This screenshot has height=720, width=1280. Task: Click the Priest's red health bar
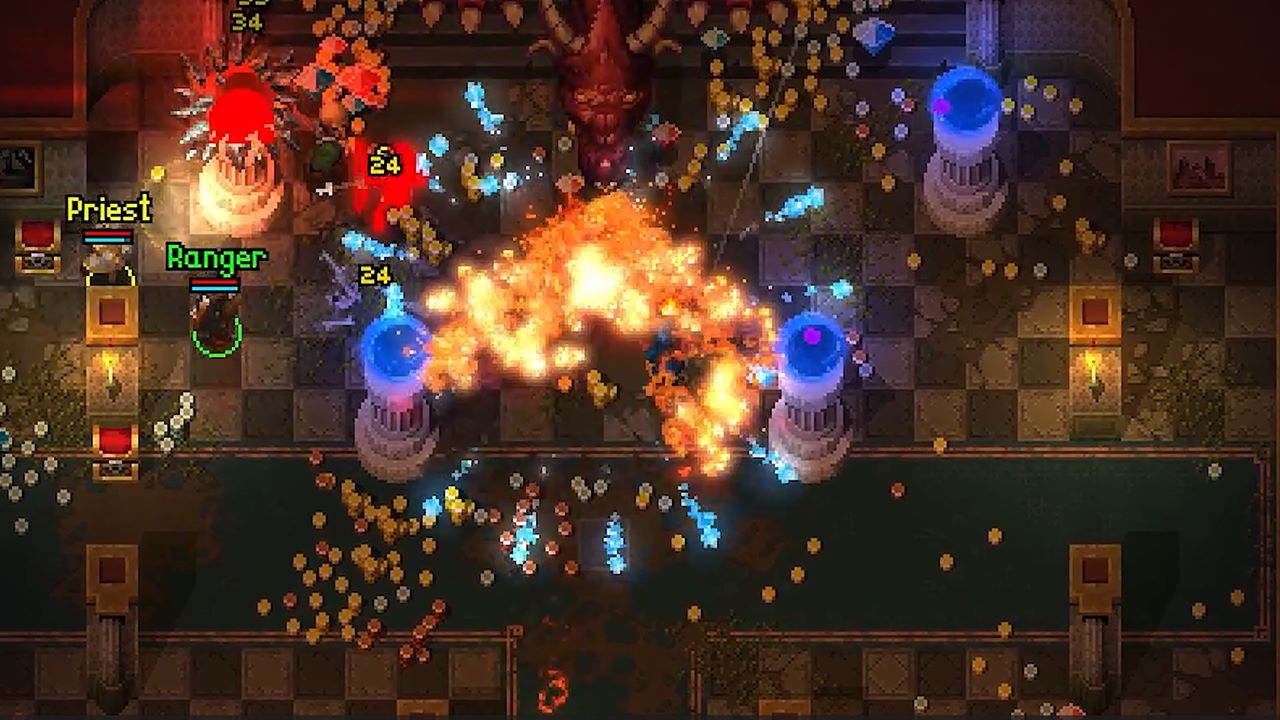tap(107, 232)
